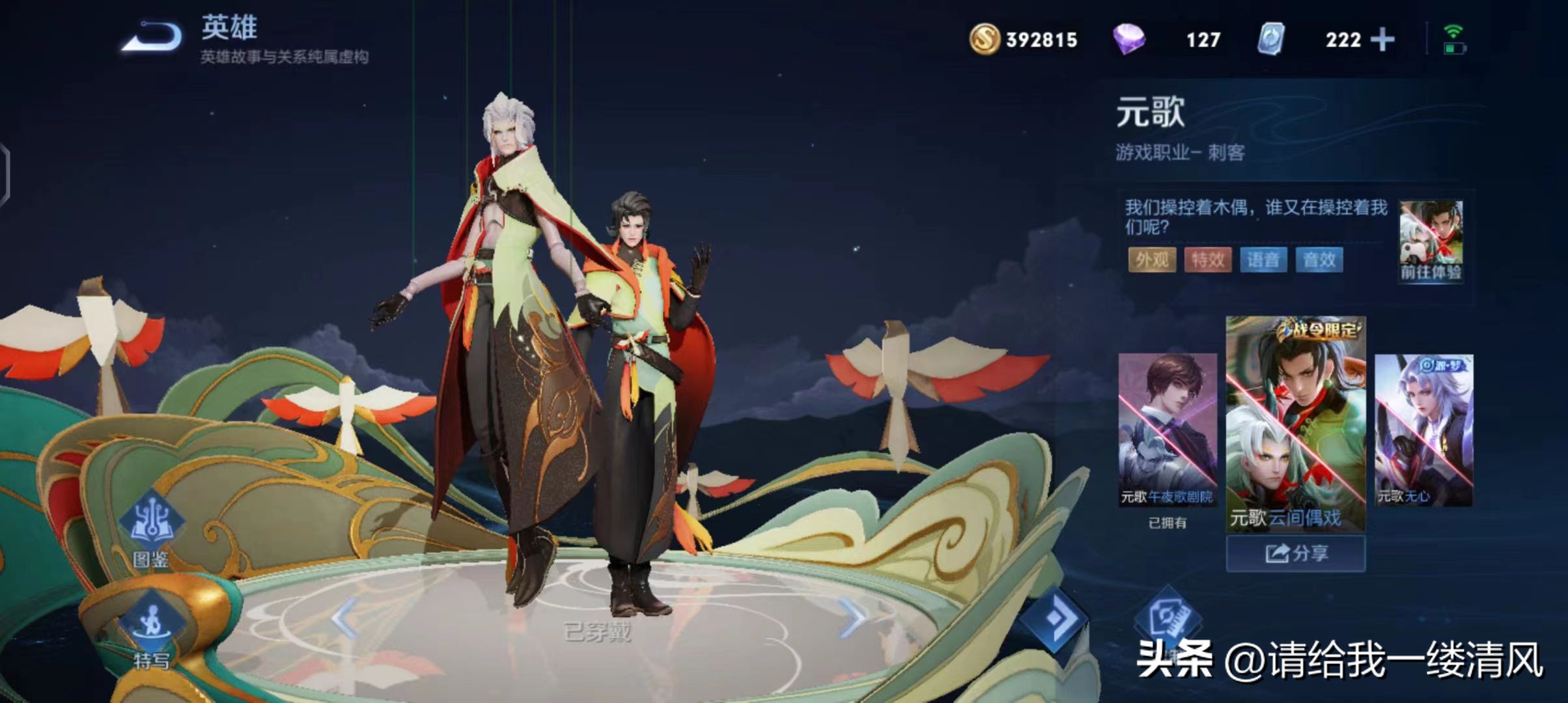
Task: Choose the 元歌 午夜歌剧院 skin card
Action: tap(1167, 430)
